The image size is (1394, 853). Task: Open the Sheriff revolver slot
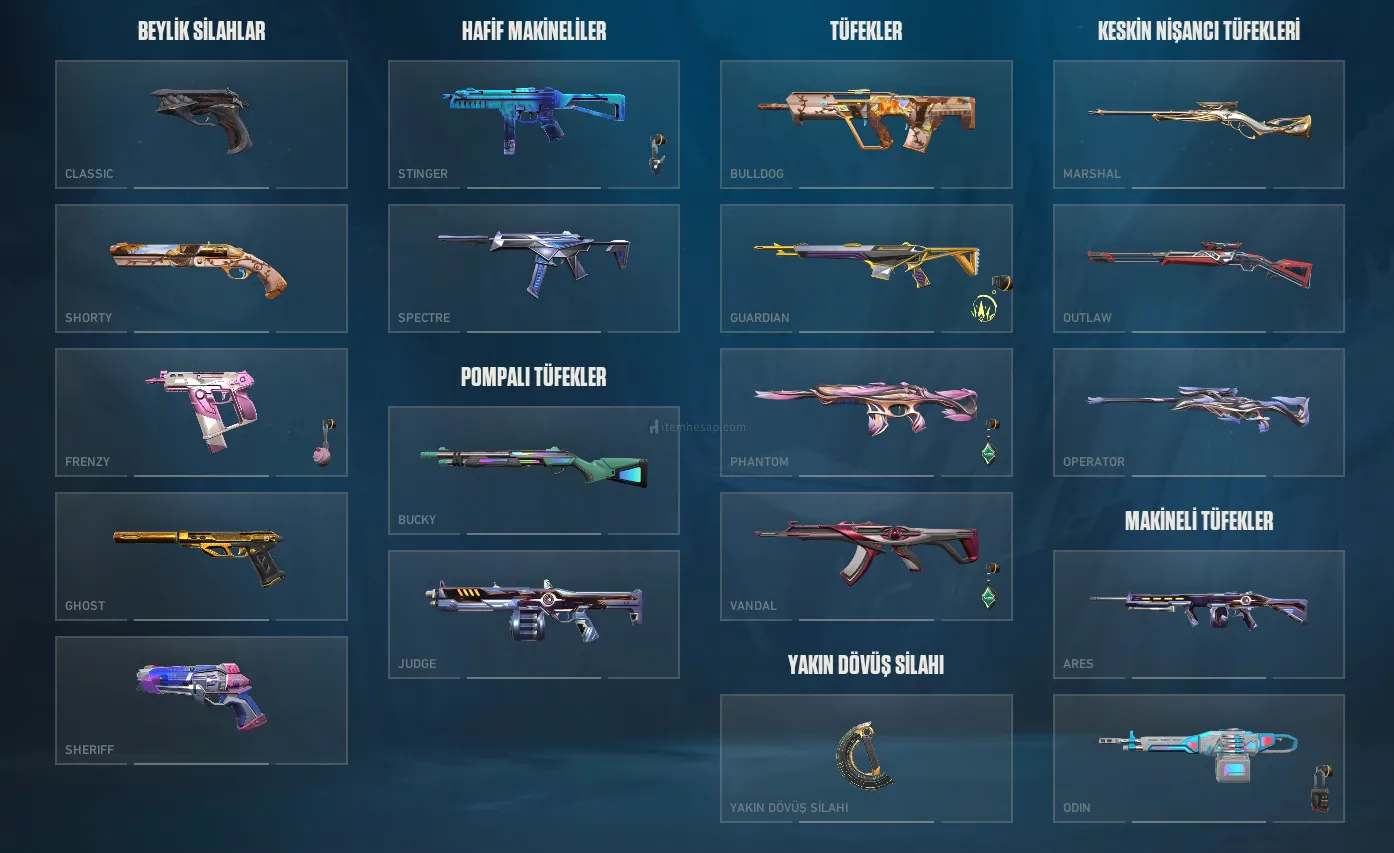click(x=201, y=700)
